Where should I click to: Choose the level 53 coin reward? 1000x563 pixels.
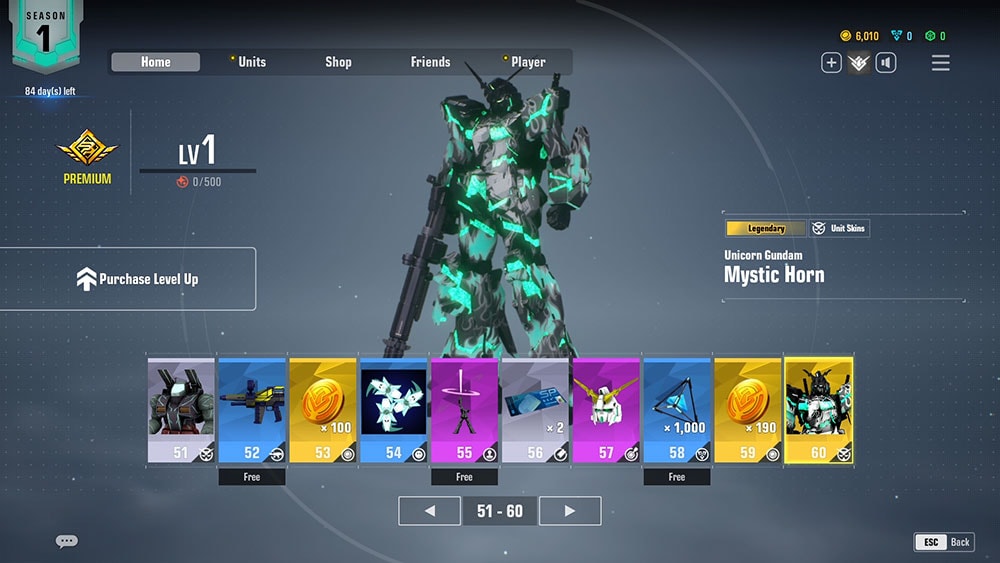323,410
